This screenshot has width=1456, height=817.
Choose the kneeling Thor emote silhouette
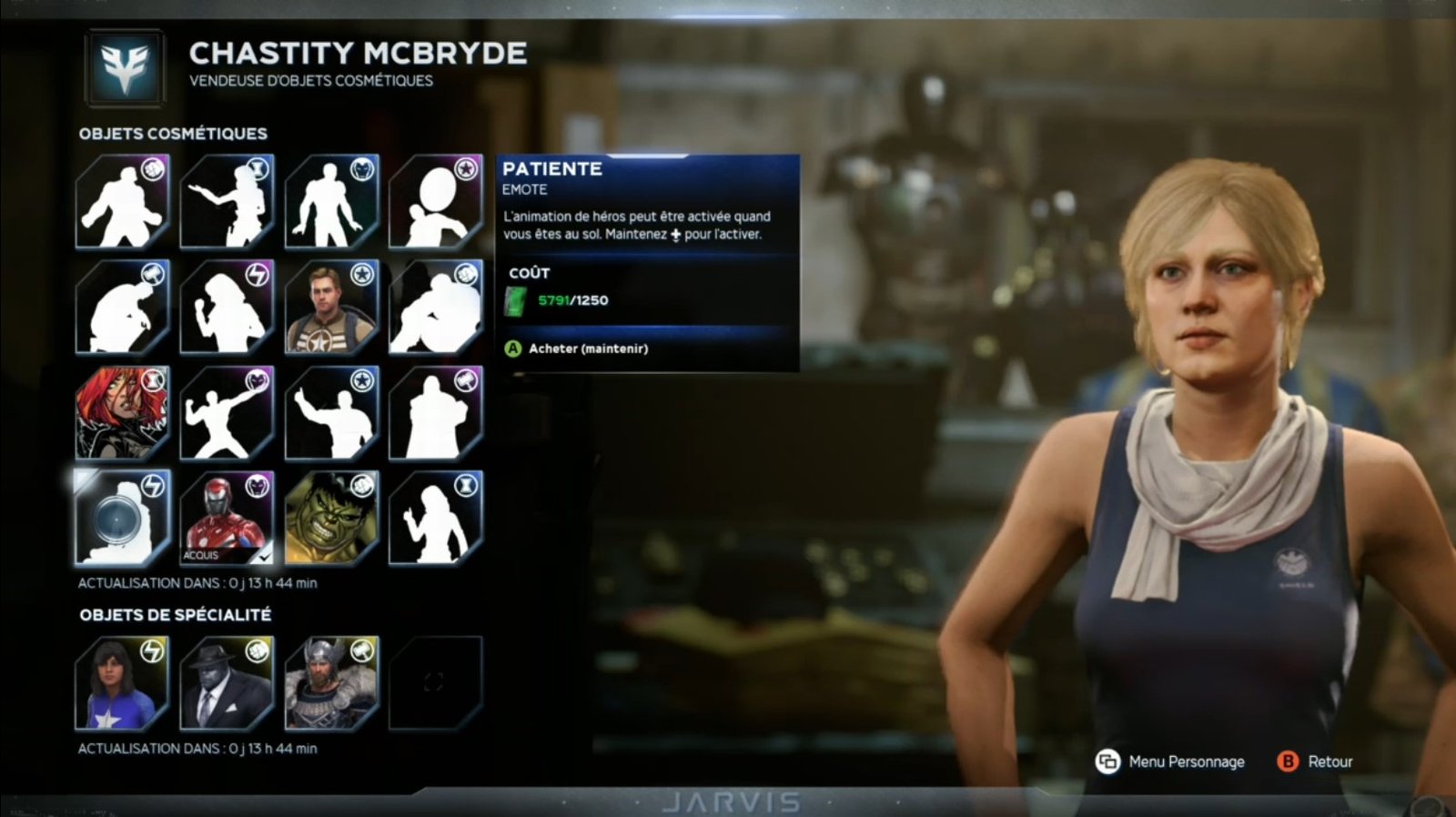122,308
